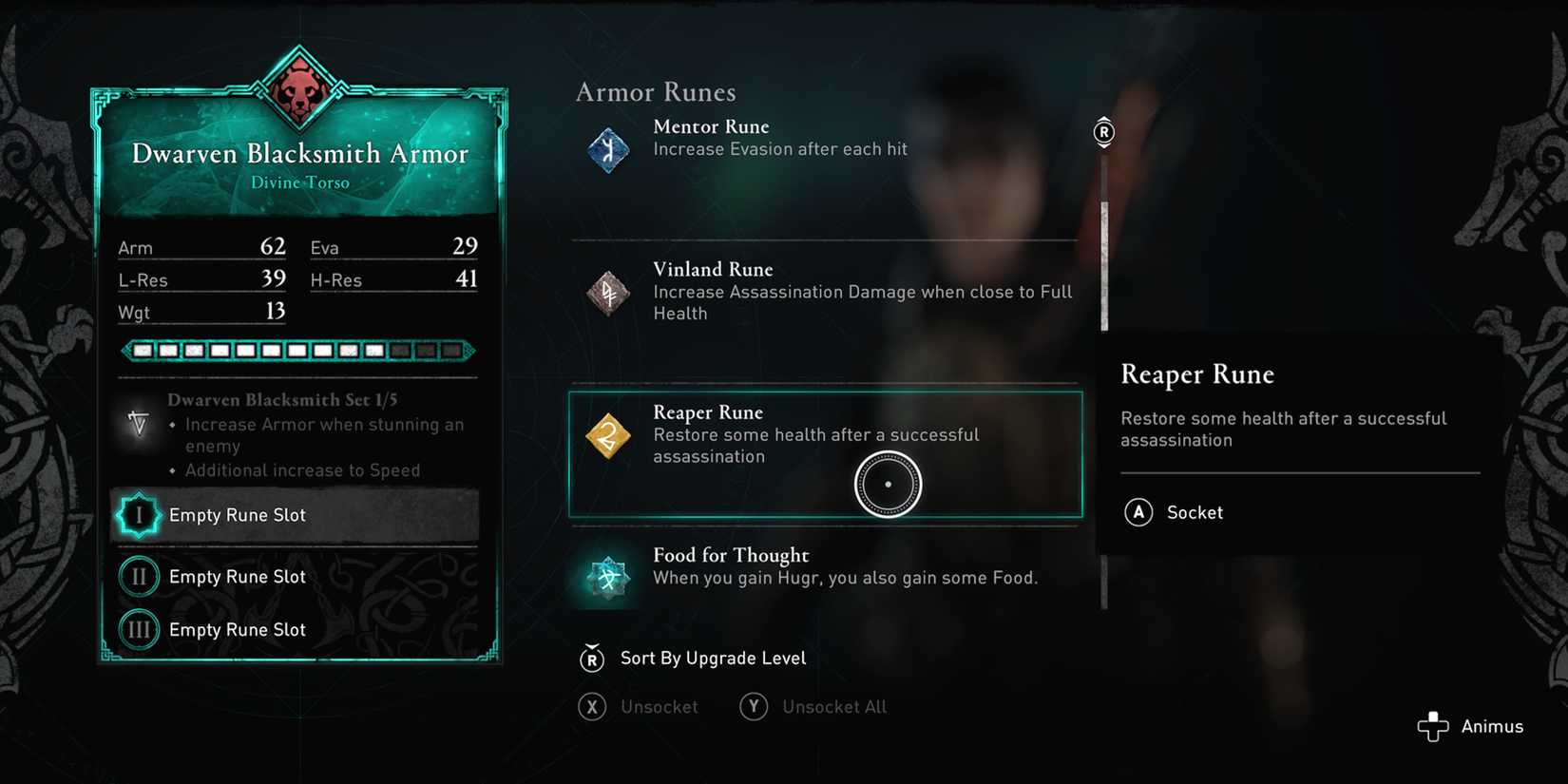Click the Unsocket option

tap(659, 706)
